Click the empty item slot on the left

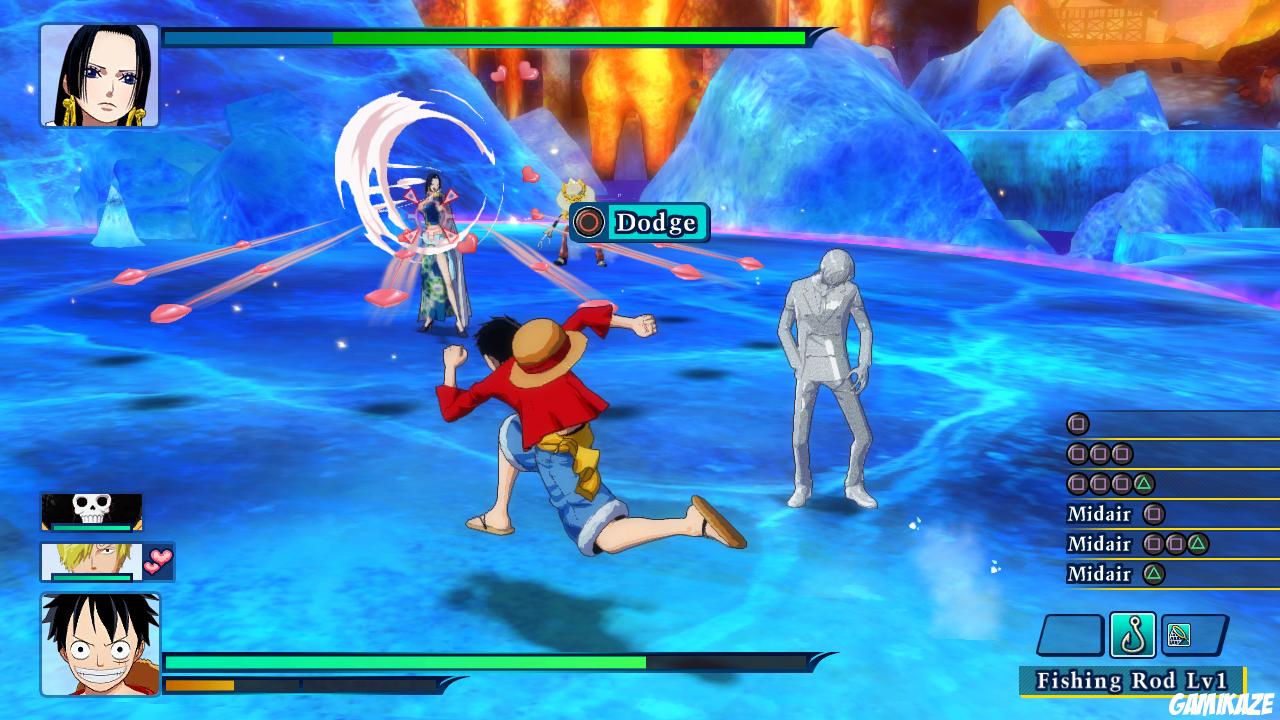click(x=1072, y=633)
